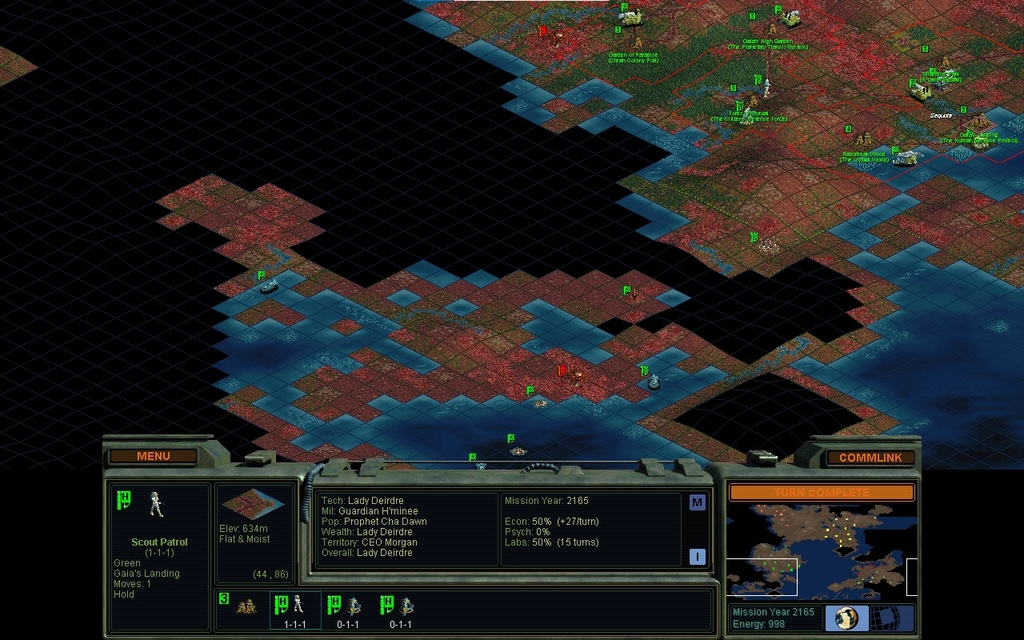This screenshot has width=1024, height=640.
Task: Select the globe view icon below minimap
Action: click(x=846, y=617)
